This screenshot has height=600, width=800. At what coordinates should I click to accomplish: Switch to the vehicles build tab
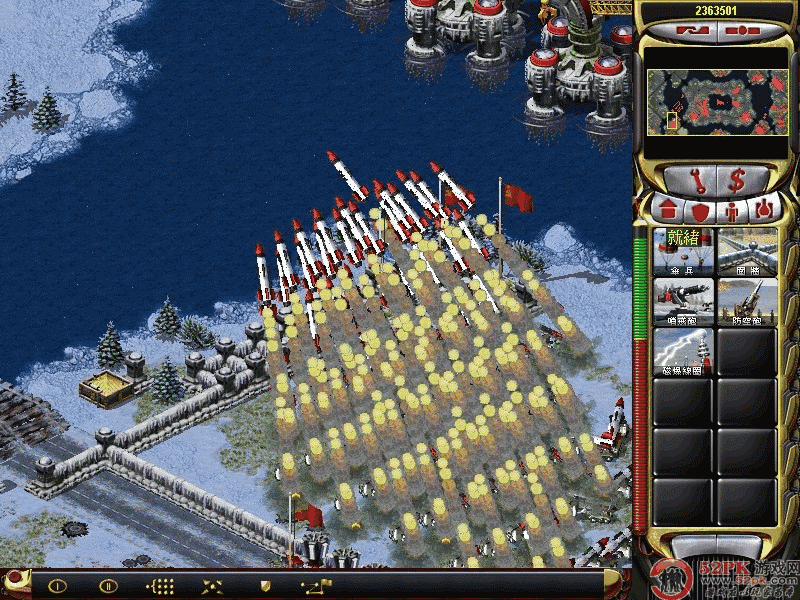click(763, 211)
